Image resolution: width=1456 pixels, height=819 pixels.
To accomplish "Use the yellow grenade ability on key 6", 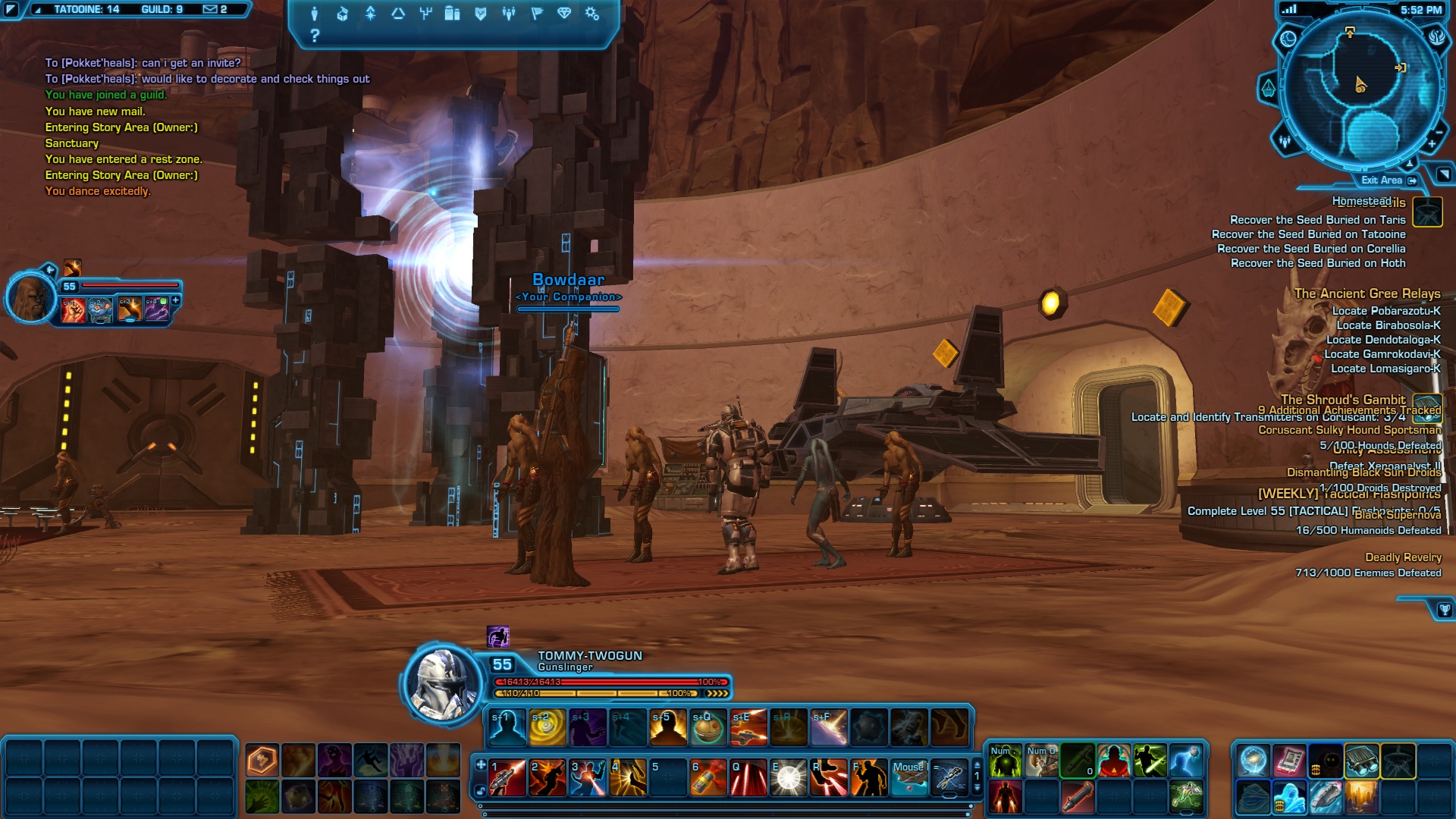I will click(x=708, y=778).
